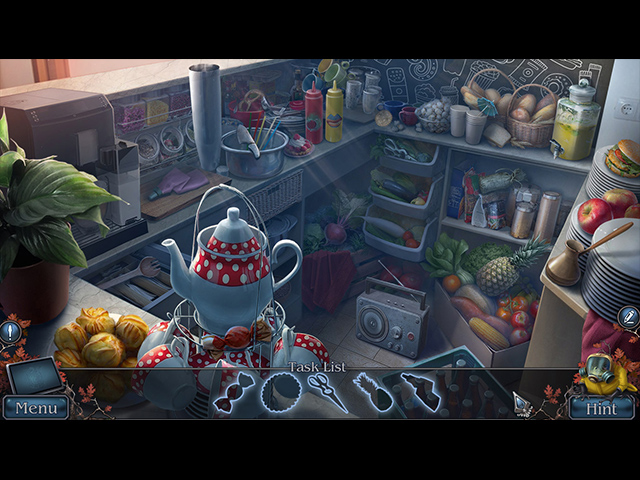Open the exclamation mark objective icon
The height and width of the screenshot is (480, 640).
[x=11, y=328]
